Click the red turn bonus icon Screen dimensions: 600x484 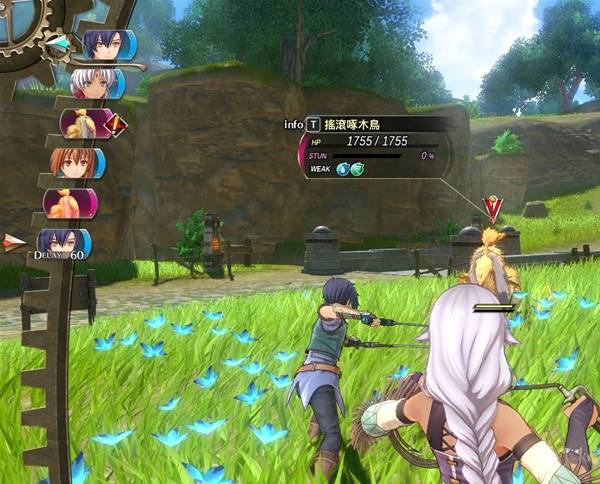(x=116, y=125)
